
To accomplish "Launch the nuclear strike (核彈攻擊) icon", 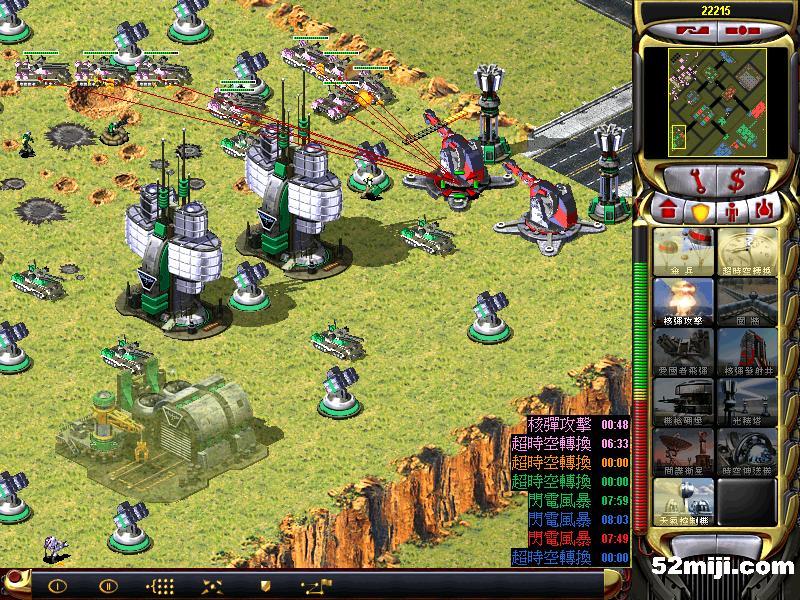I will point(683,302).
